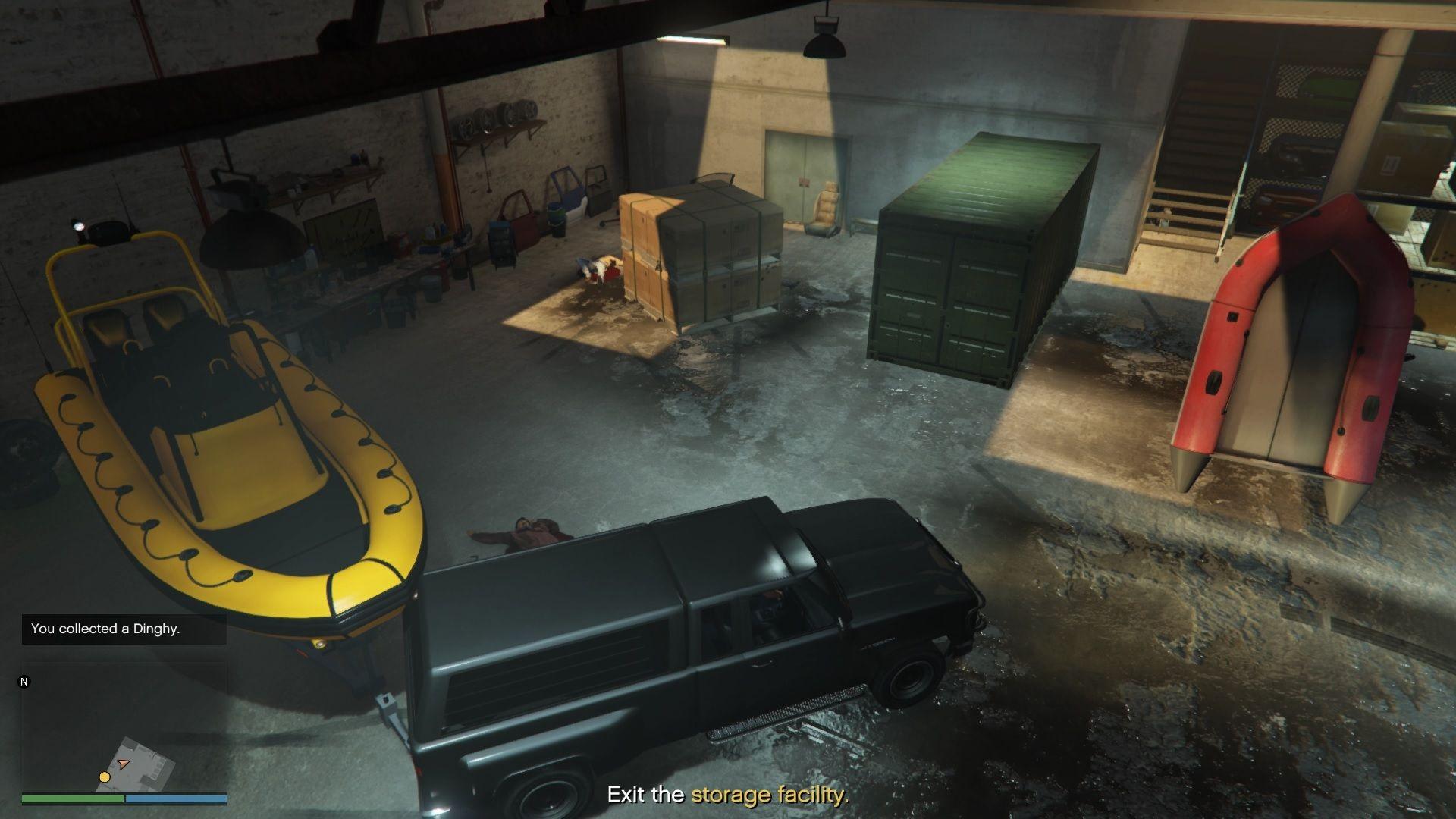Toggle the blue armor bar segment
This screenshot has width=1456, height=819.
point(176,799)
